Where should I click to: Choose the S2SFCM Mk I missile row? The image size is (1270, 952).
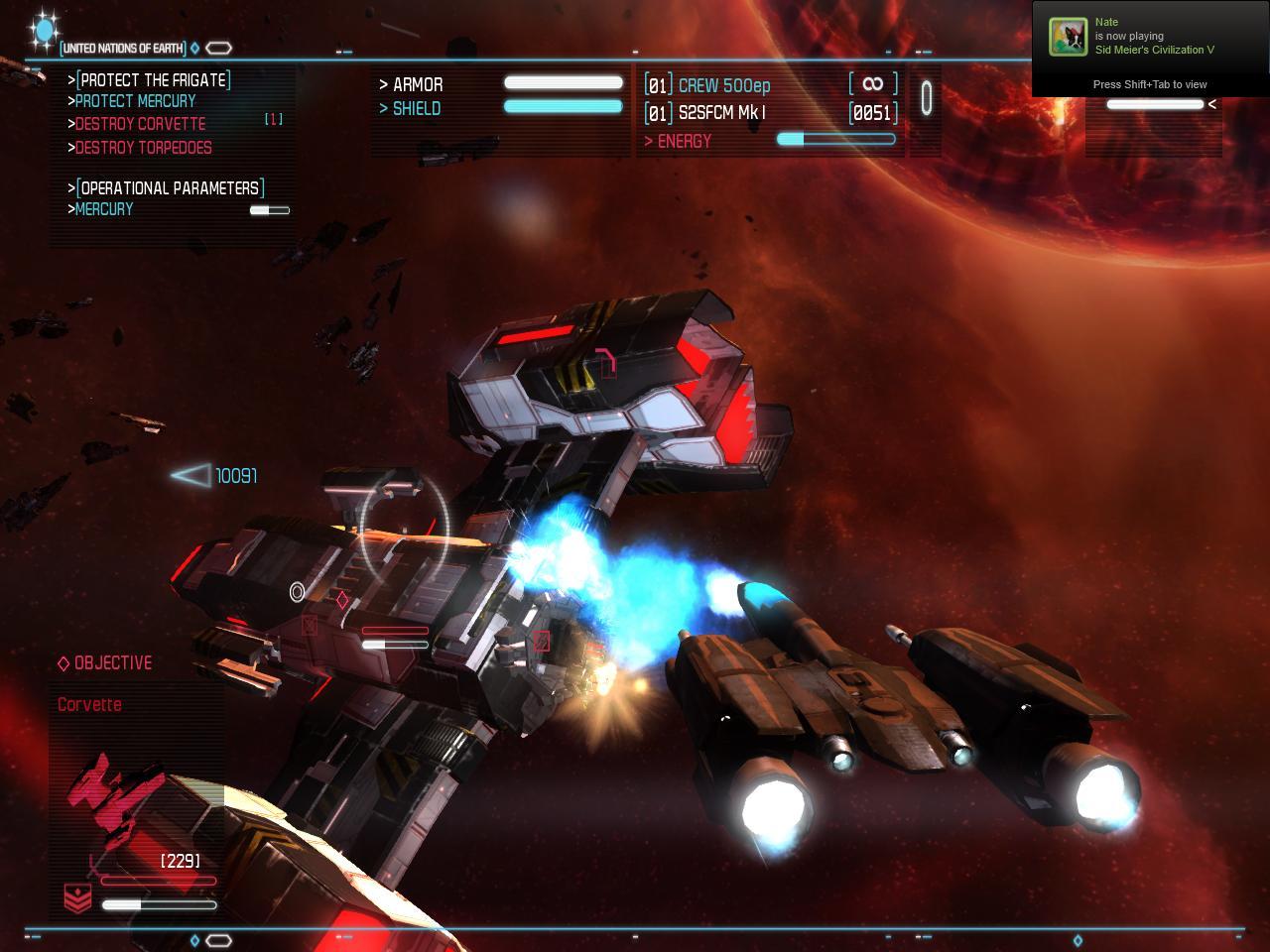pos(721,113)
